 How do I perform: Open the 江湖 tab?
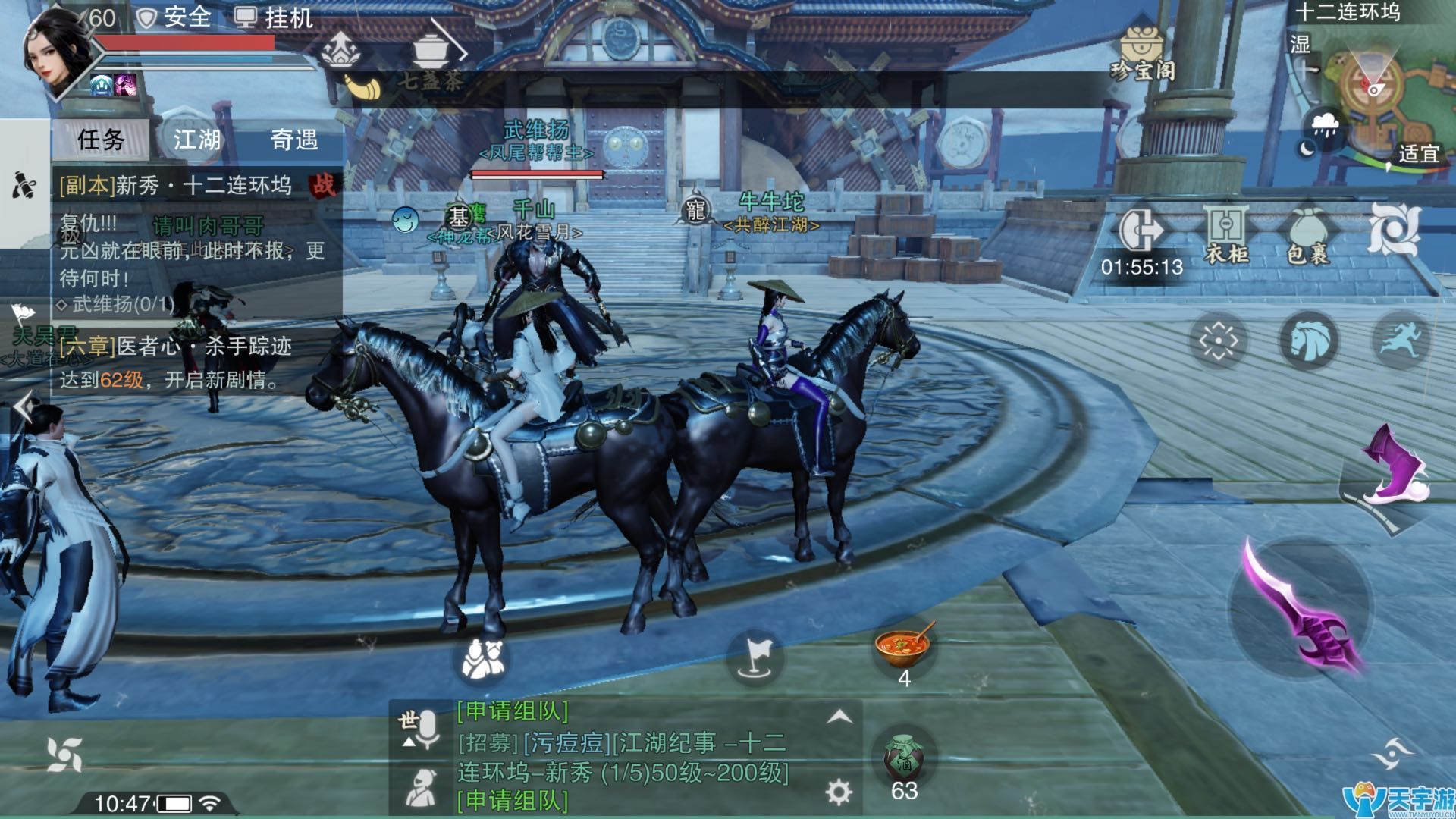click(x=197, y=140)
